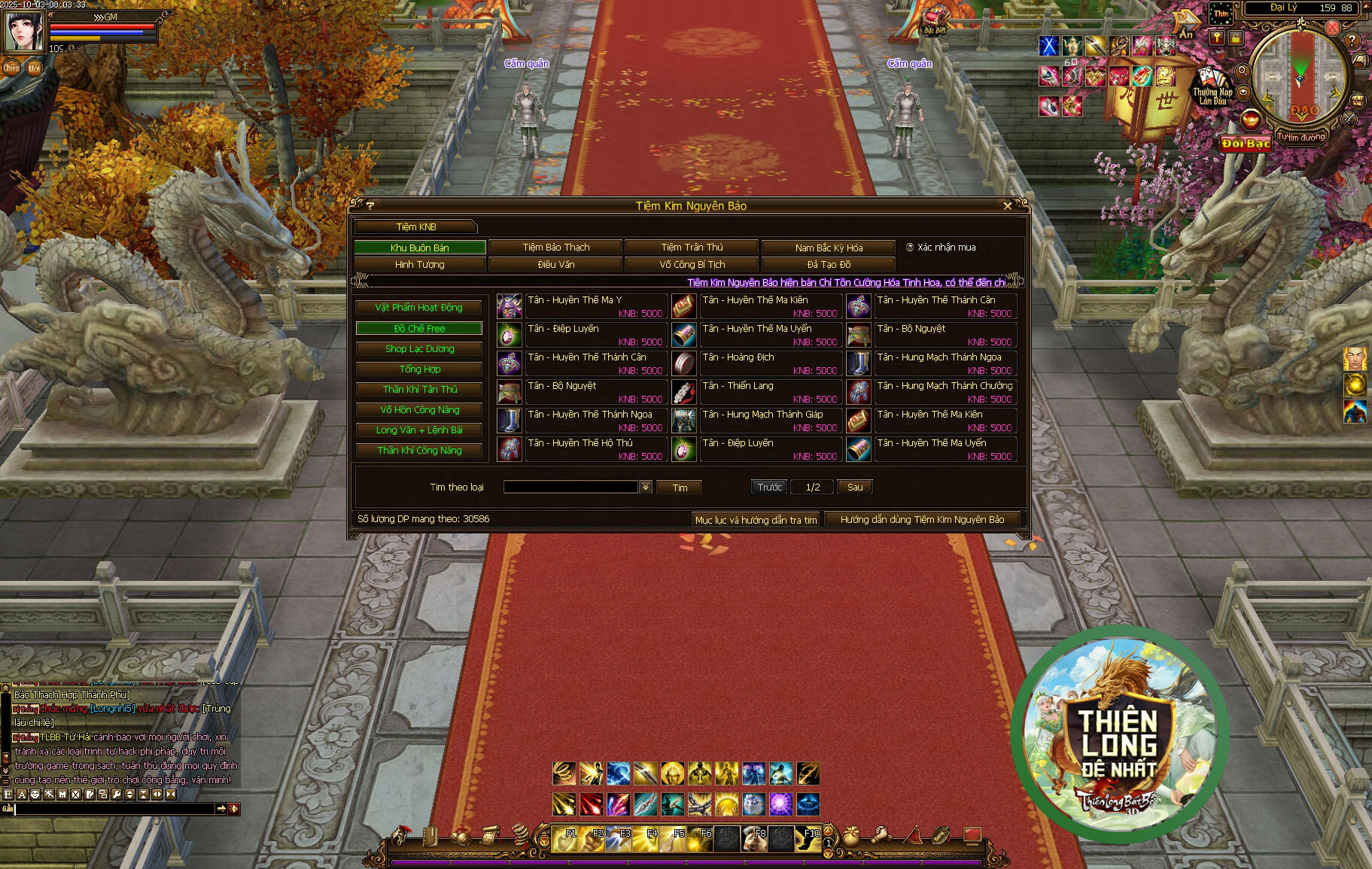
Task: Toggle the Xác nhận mua option
Action: (910, 248)
